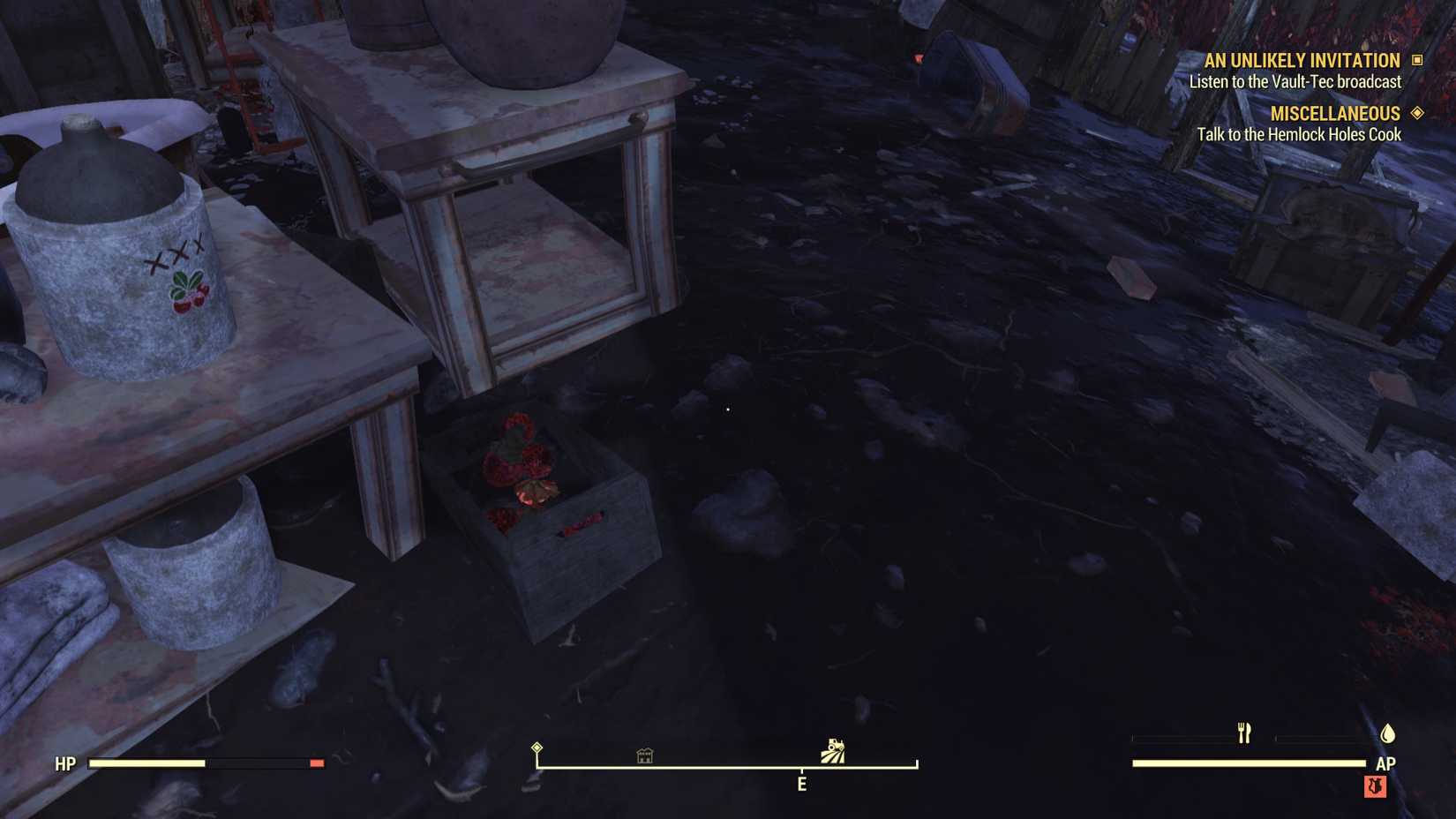Viewport: 1456px width, 819px height.
Task: Expand the AN UNLIKELY INVITATION quest entry
Action: (x=1302, y=60)
